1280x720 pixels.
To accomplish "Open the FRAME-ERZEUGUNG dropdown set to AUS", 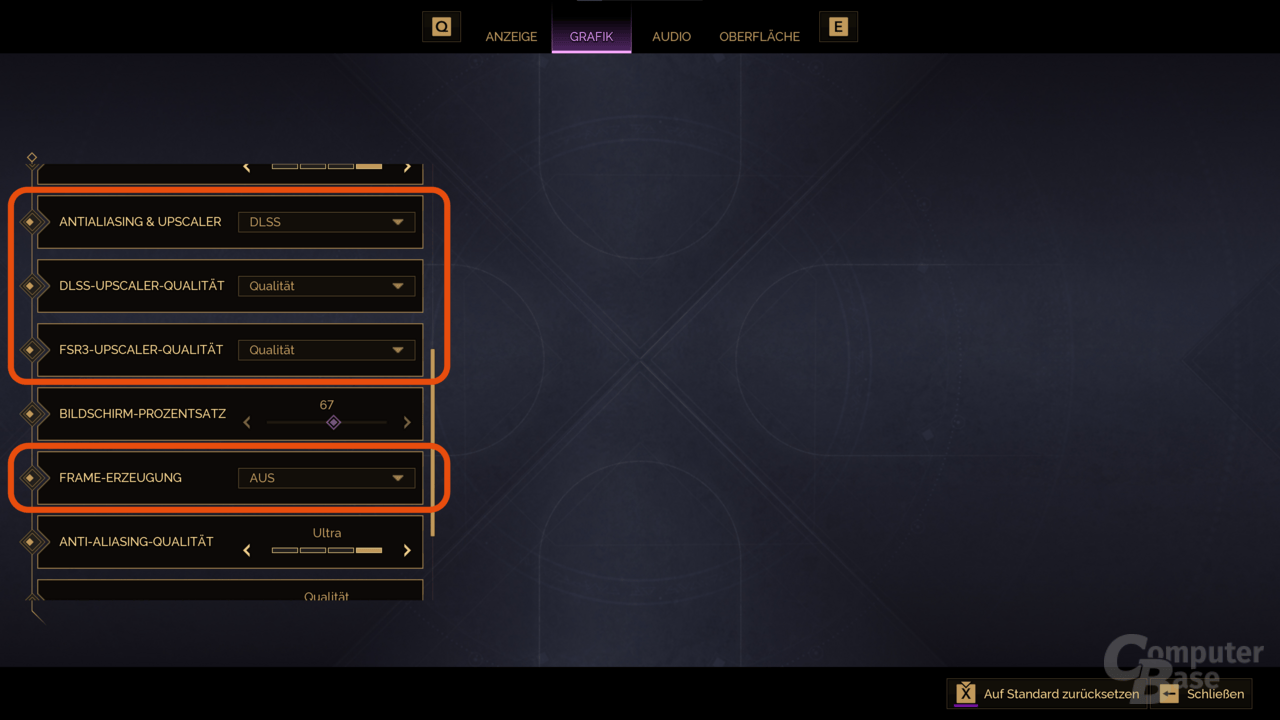I will [x=326, y=478].
